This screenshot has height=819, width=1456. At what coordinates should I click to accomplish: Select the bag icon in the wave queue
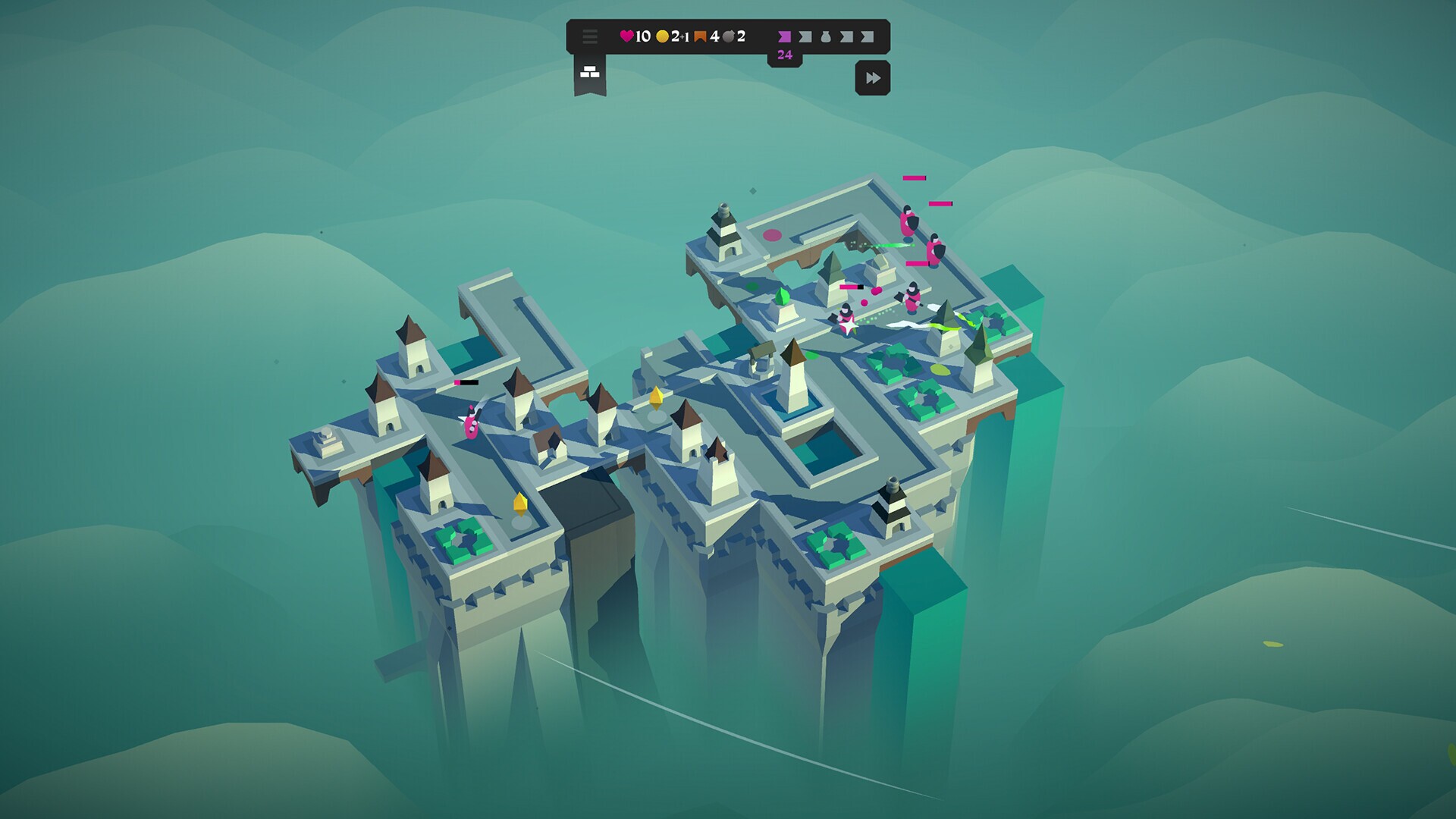[825, 37]
